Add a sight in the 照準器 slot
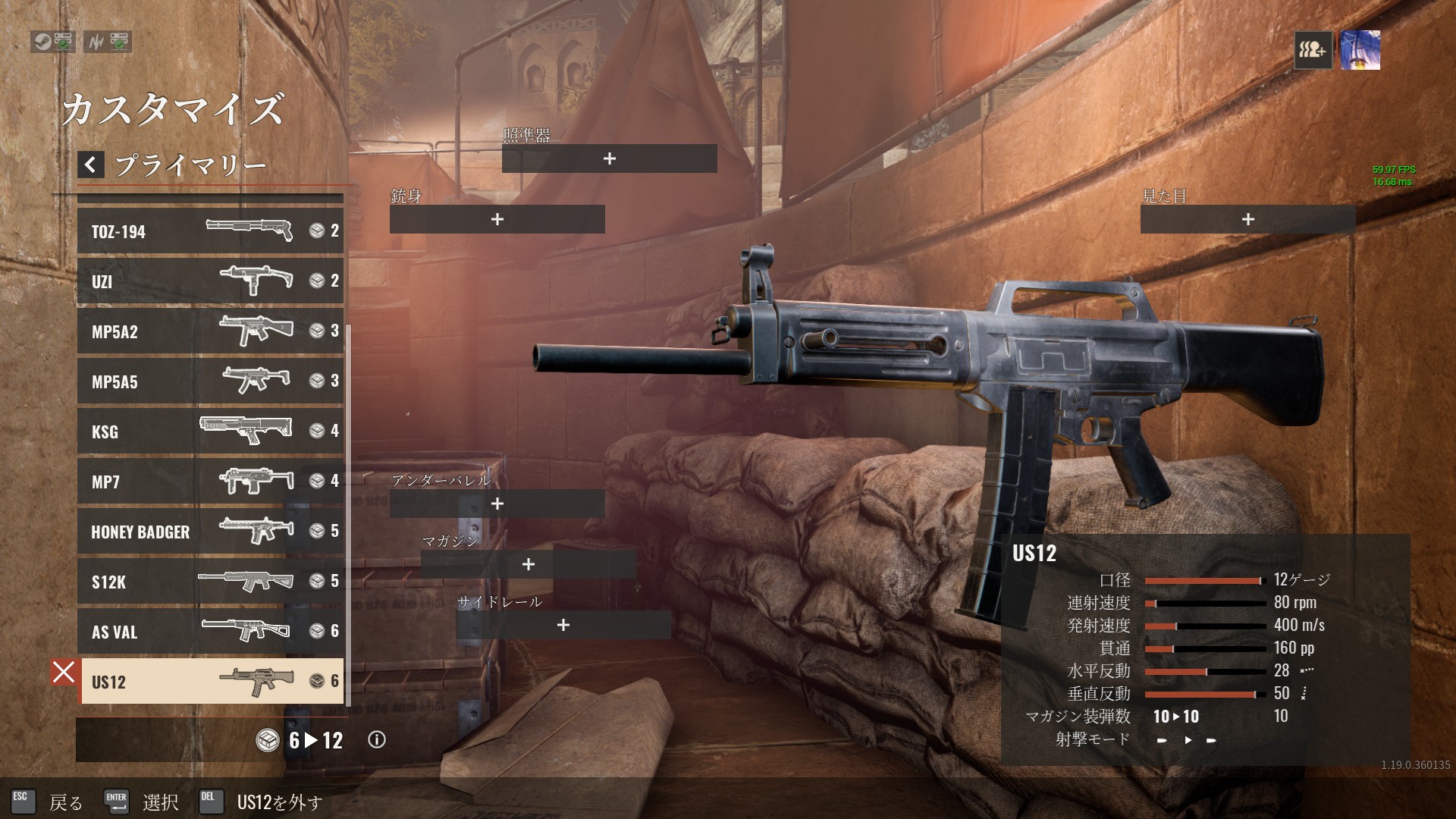1456x819 pixels. 609,158
